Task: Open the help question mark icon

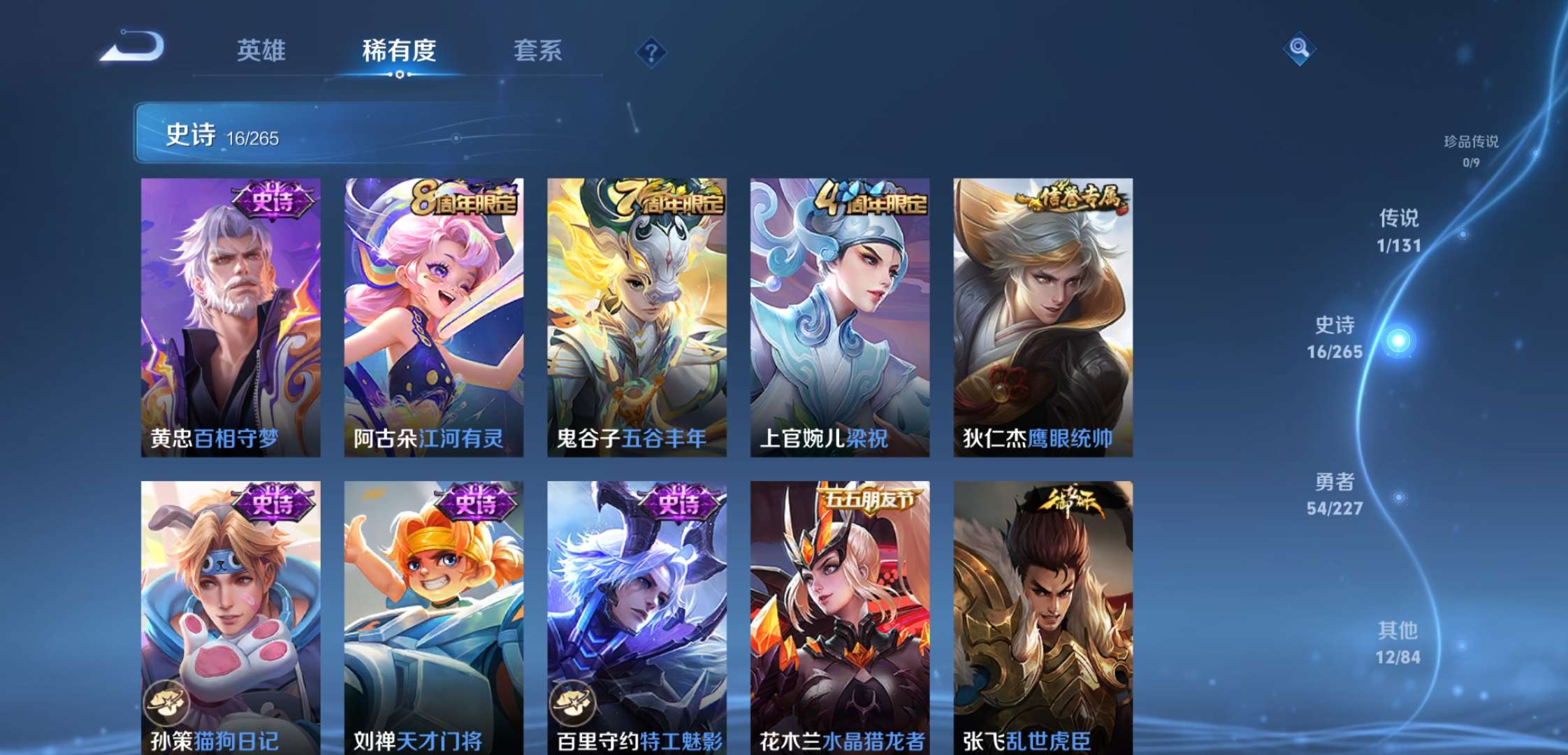Action: click(650, 50)
